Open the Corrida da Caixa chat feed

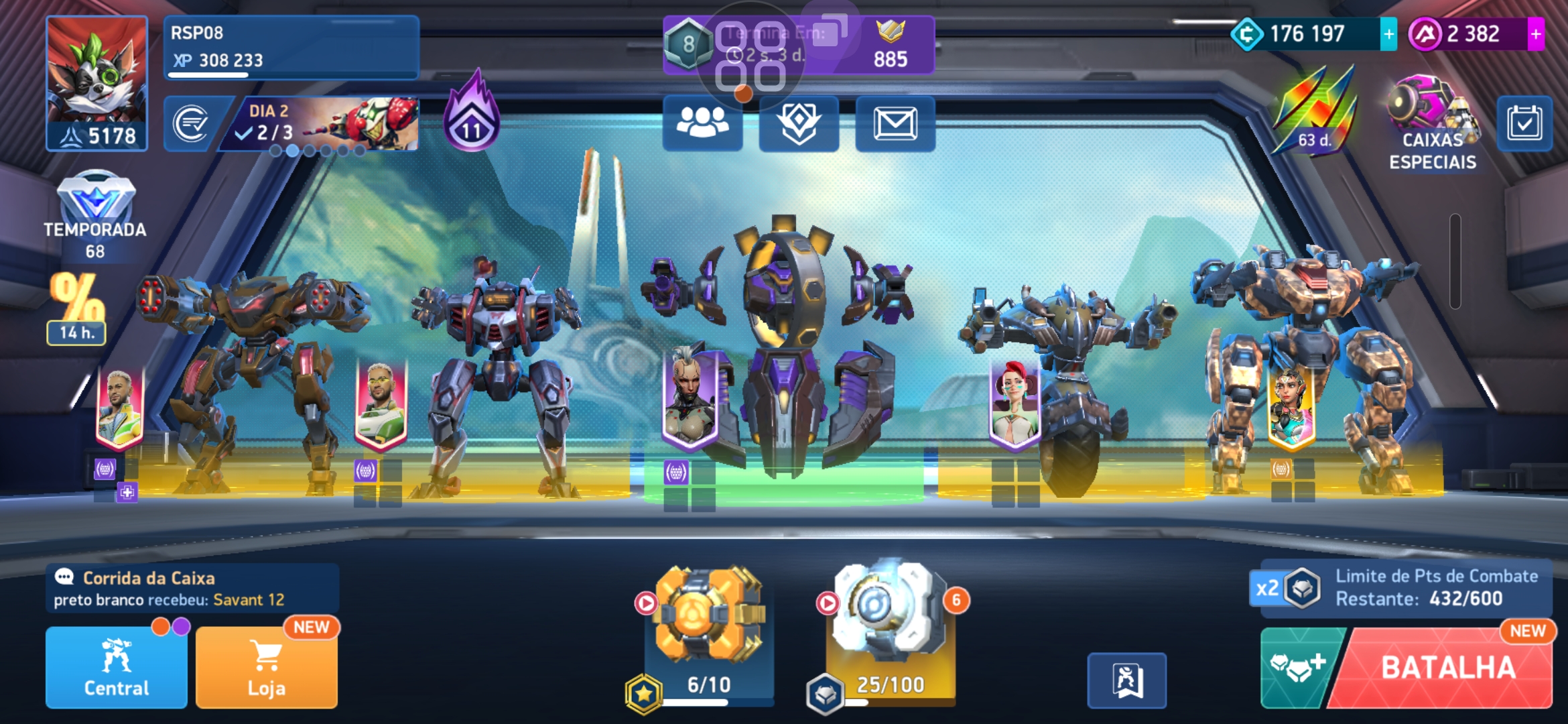pyautogui.click(x=192, y=588)
